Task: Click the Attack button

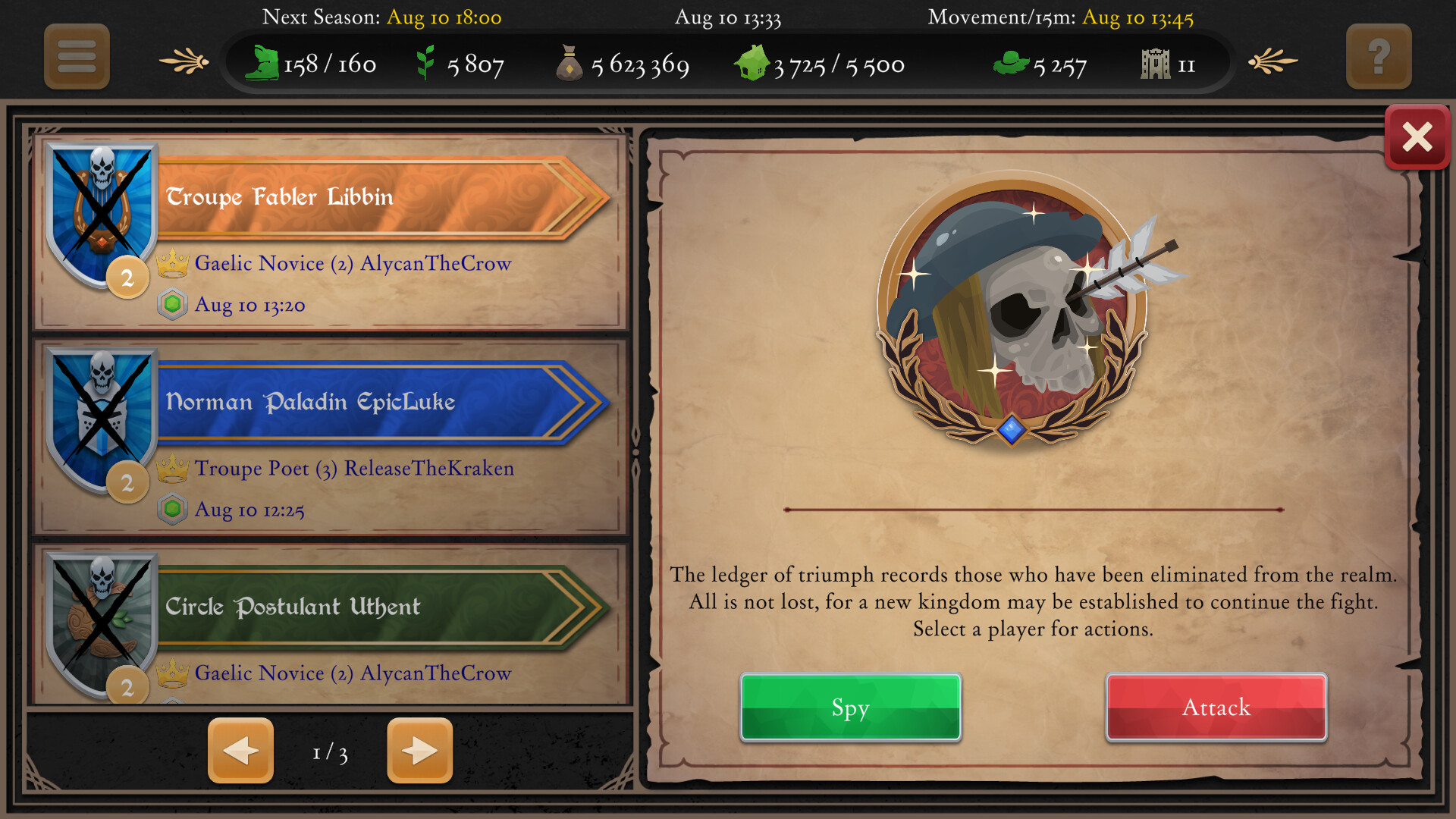Action: [x=1216, y=708]
